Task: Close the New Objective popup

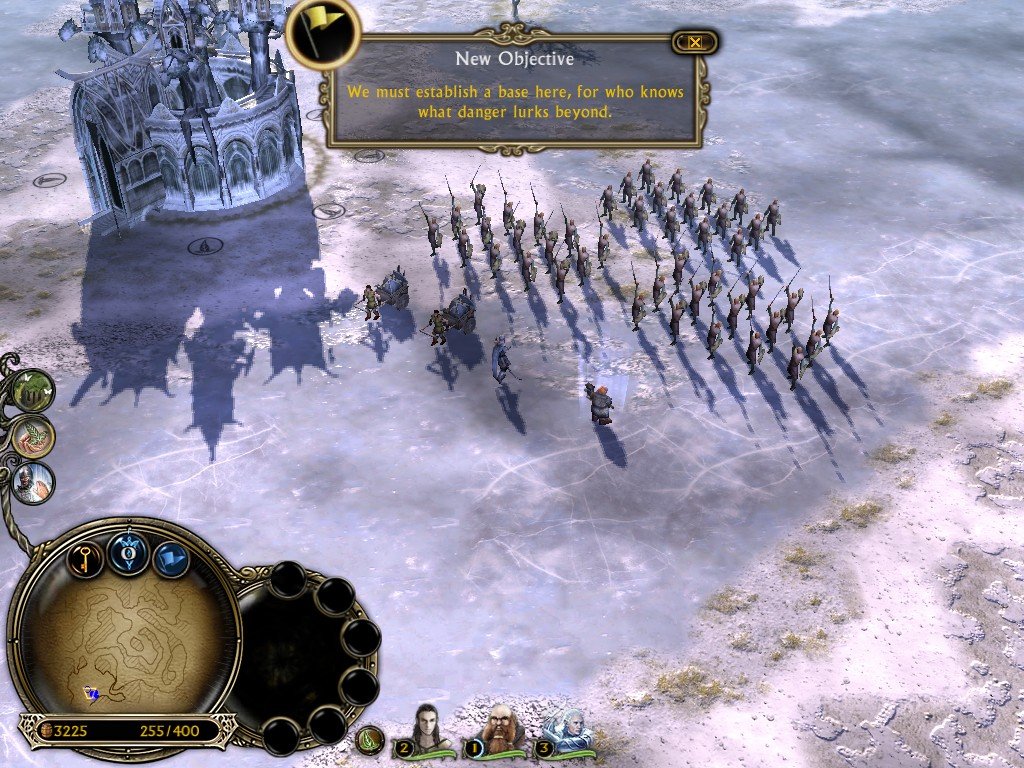Action: coord(694,42)
